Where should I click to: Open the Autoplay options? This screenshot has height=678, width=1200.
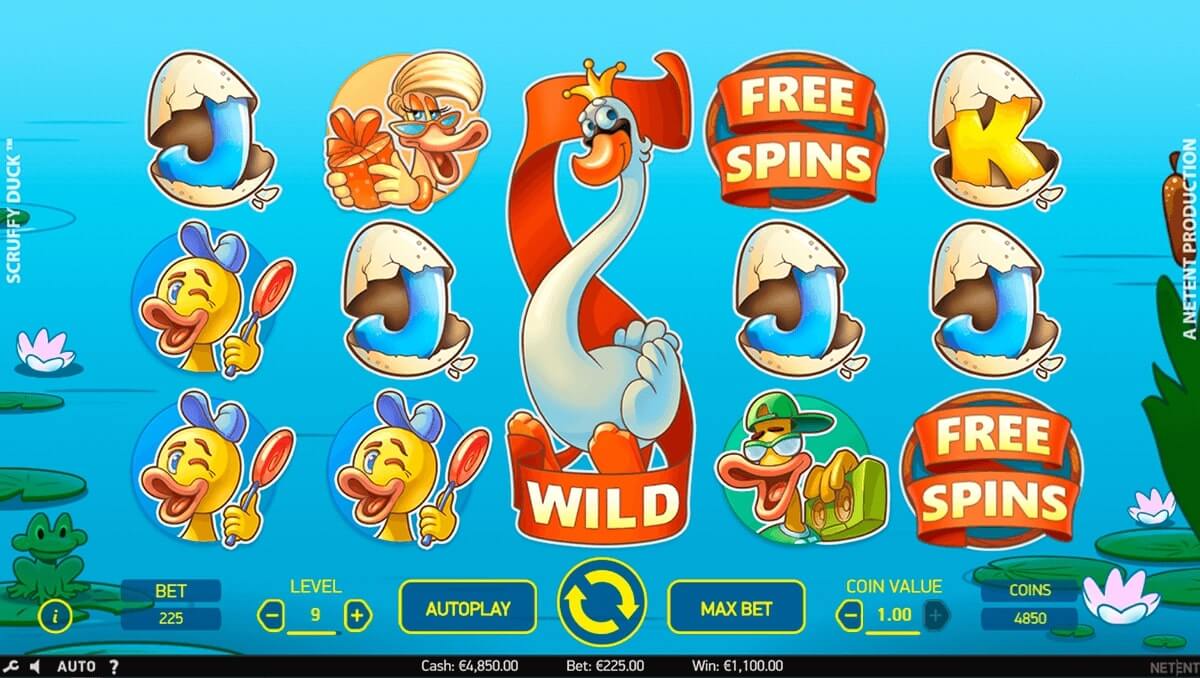tap(467, 607)
